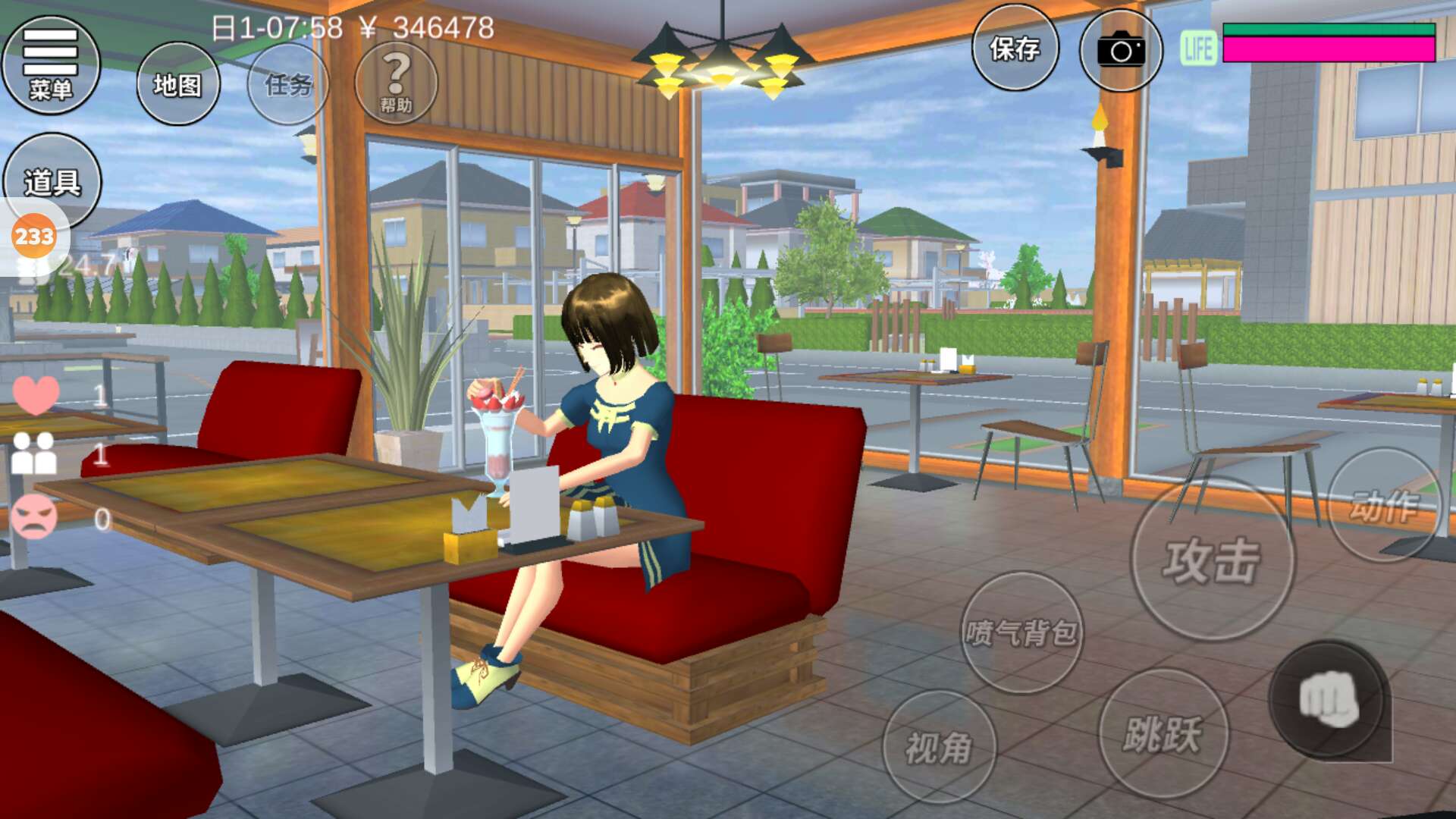The height and width of the screenshot is (819, 1456).
Task: Click the orange 233 badge overlay
Action: [34, 237]
